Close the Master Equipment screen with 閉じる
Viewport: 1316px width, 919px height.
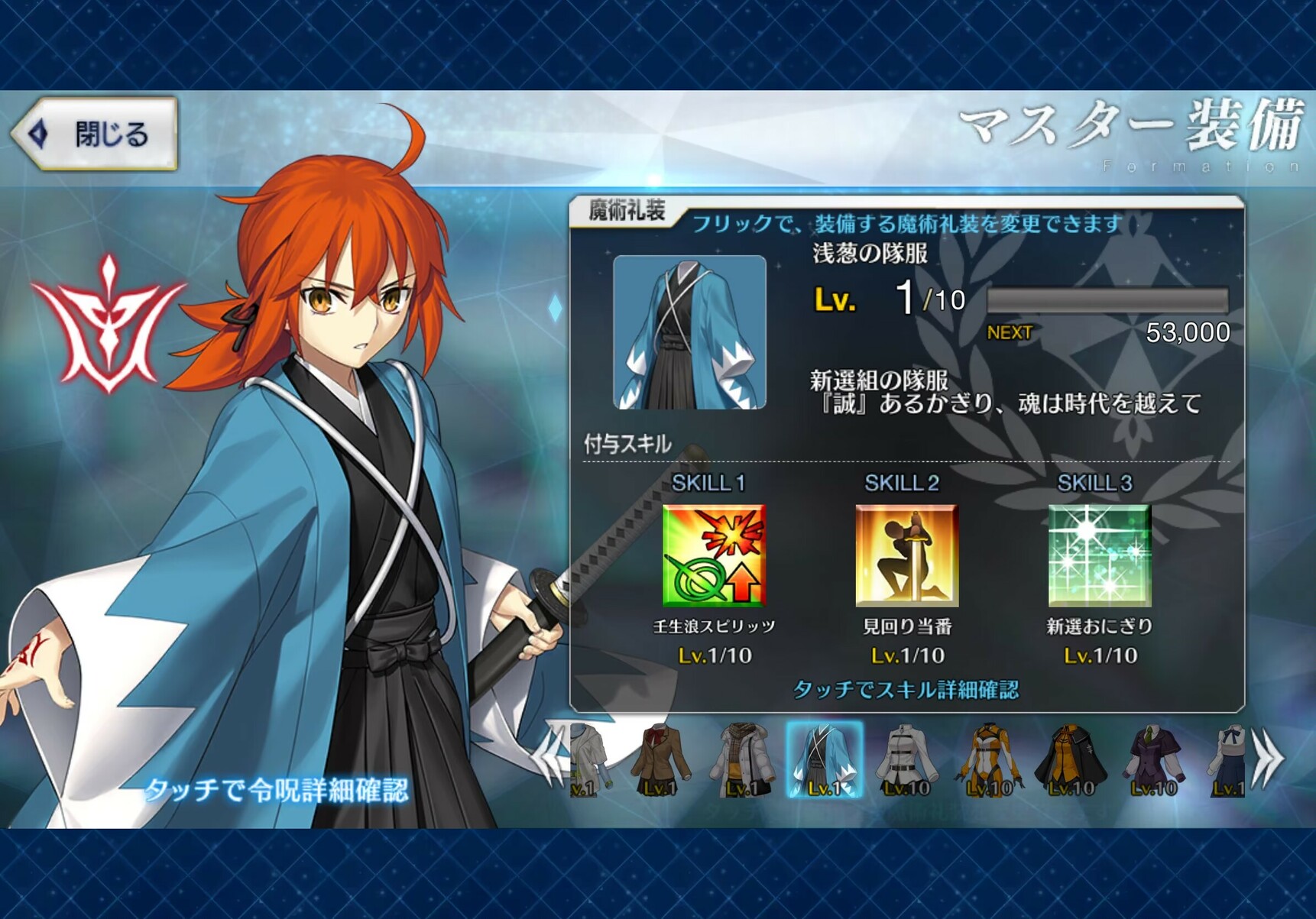96,134
